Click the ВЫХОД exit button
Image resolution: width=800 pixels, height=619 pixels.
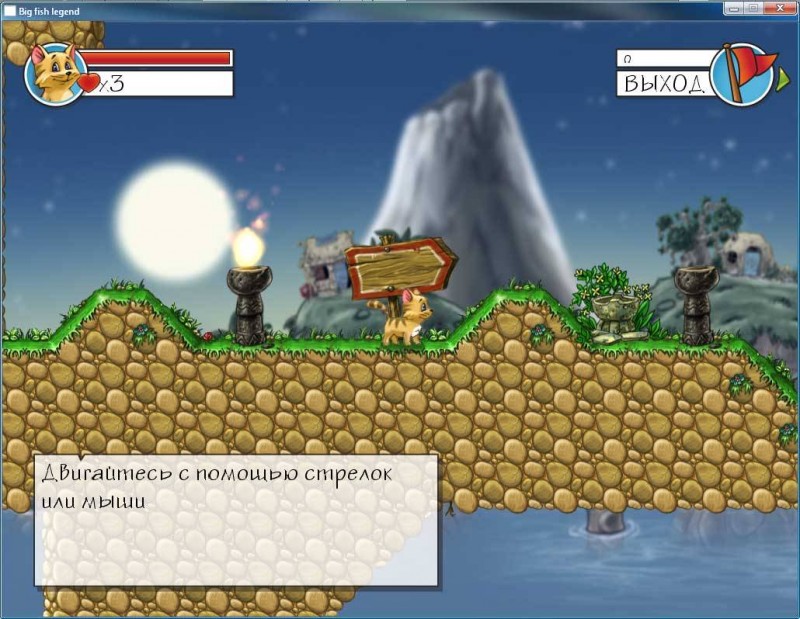664,83
